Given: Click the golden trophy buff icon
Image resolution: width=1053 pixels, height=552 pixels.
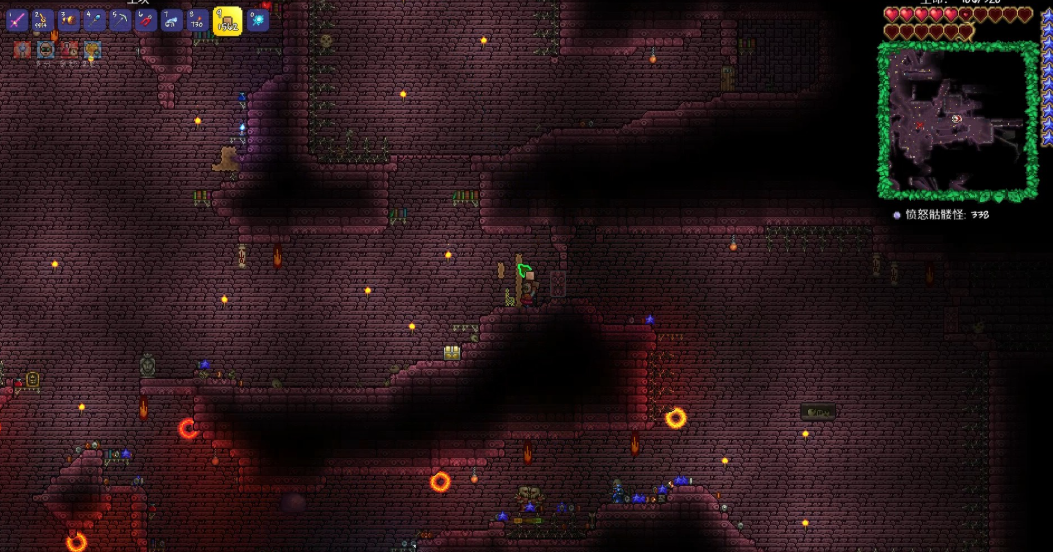Looking at the screenshot, I should pos(92,49).
